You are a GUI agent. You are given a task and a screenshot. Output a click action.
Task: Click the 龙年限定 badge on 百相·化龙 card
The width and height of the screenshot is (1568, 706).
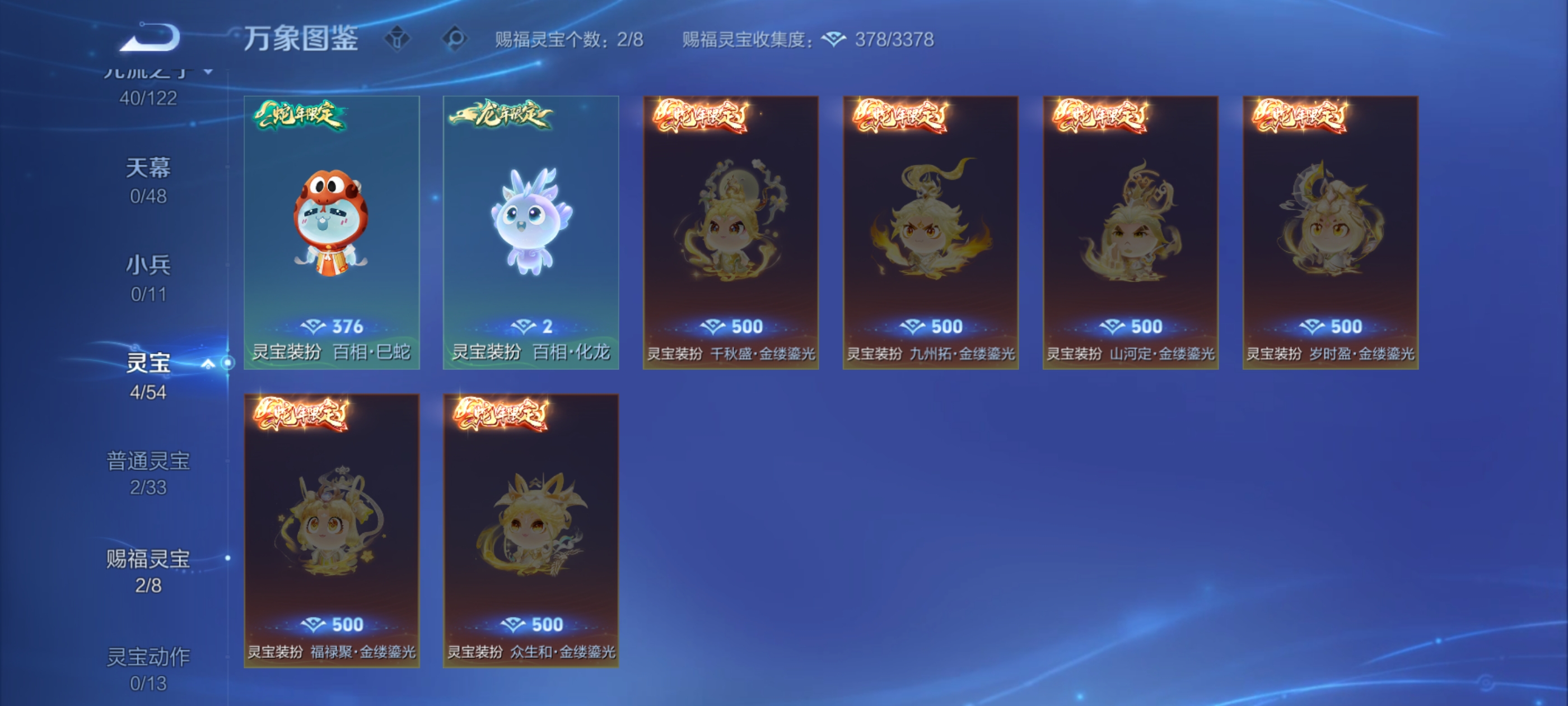pos(500,116)
